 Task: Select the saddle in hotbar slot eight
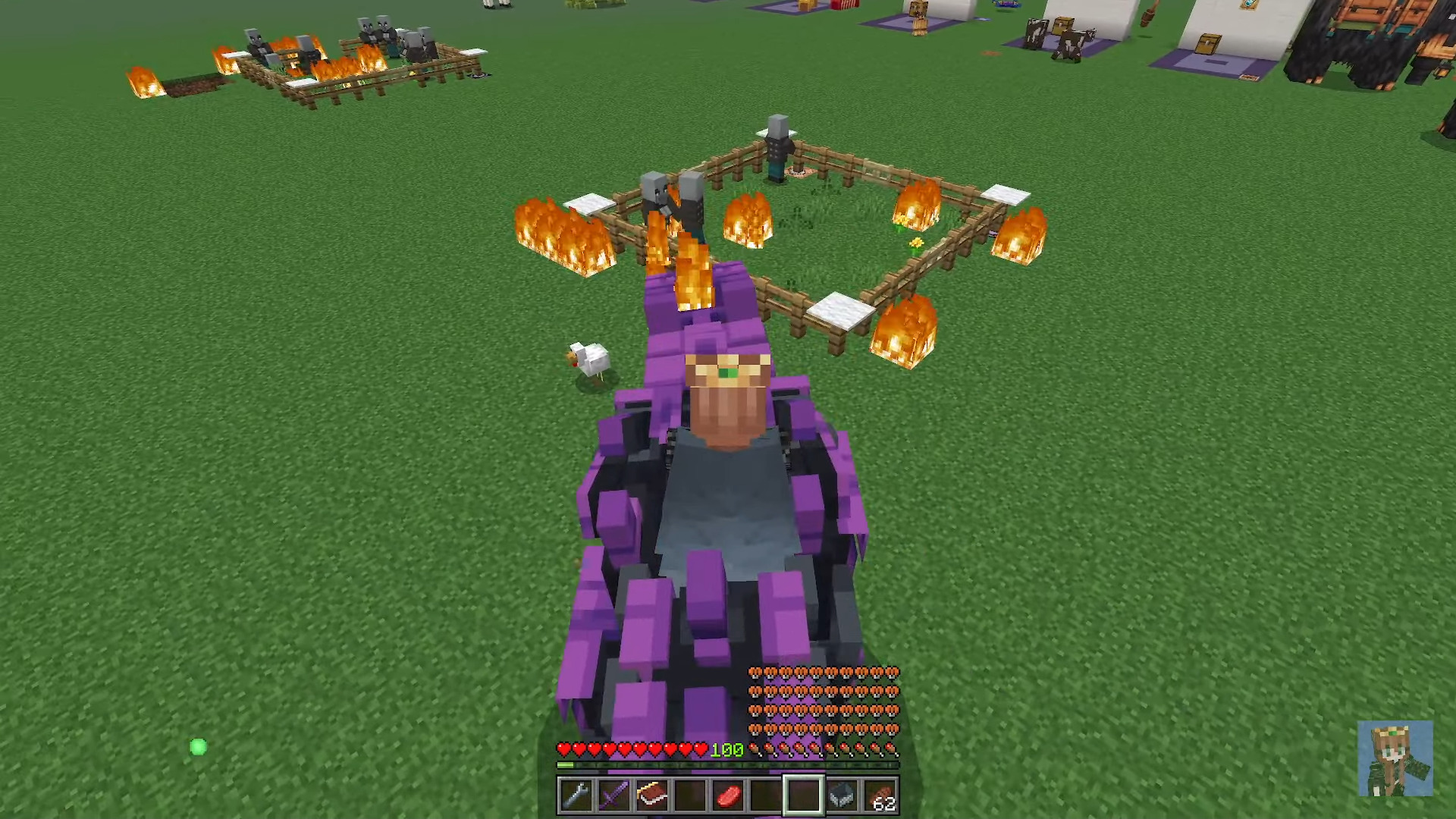click(842, 793)
